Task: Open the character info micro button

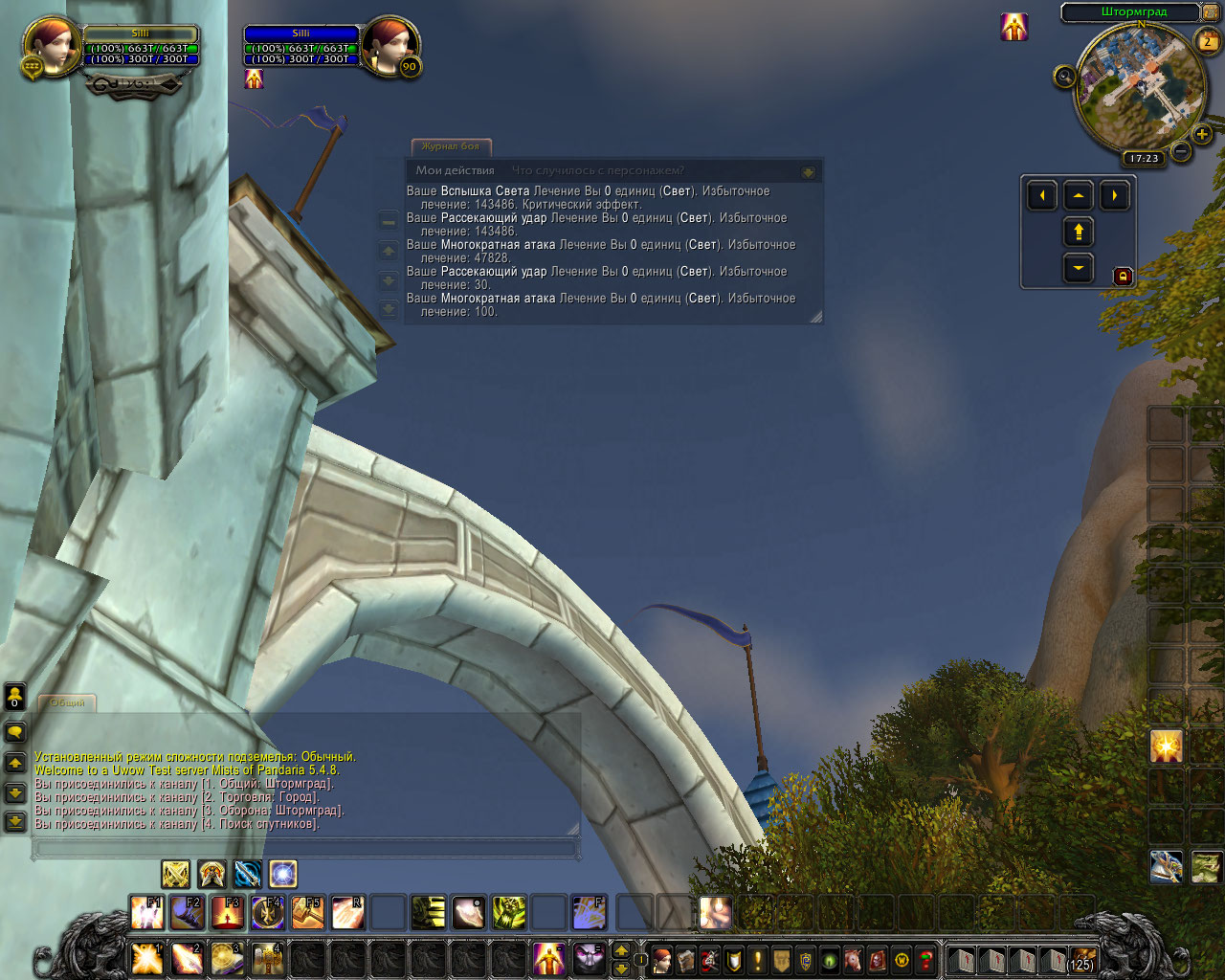Action: (x=661, y=959)
